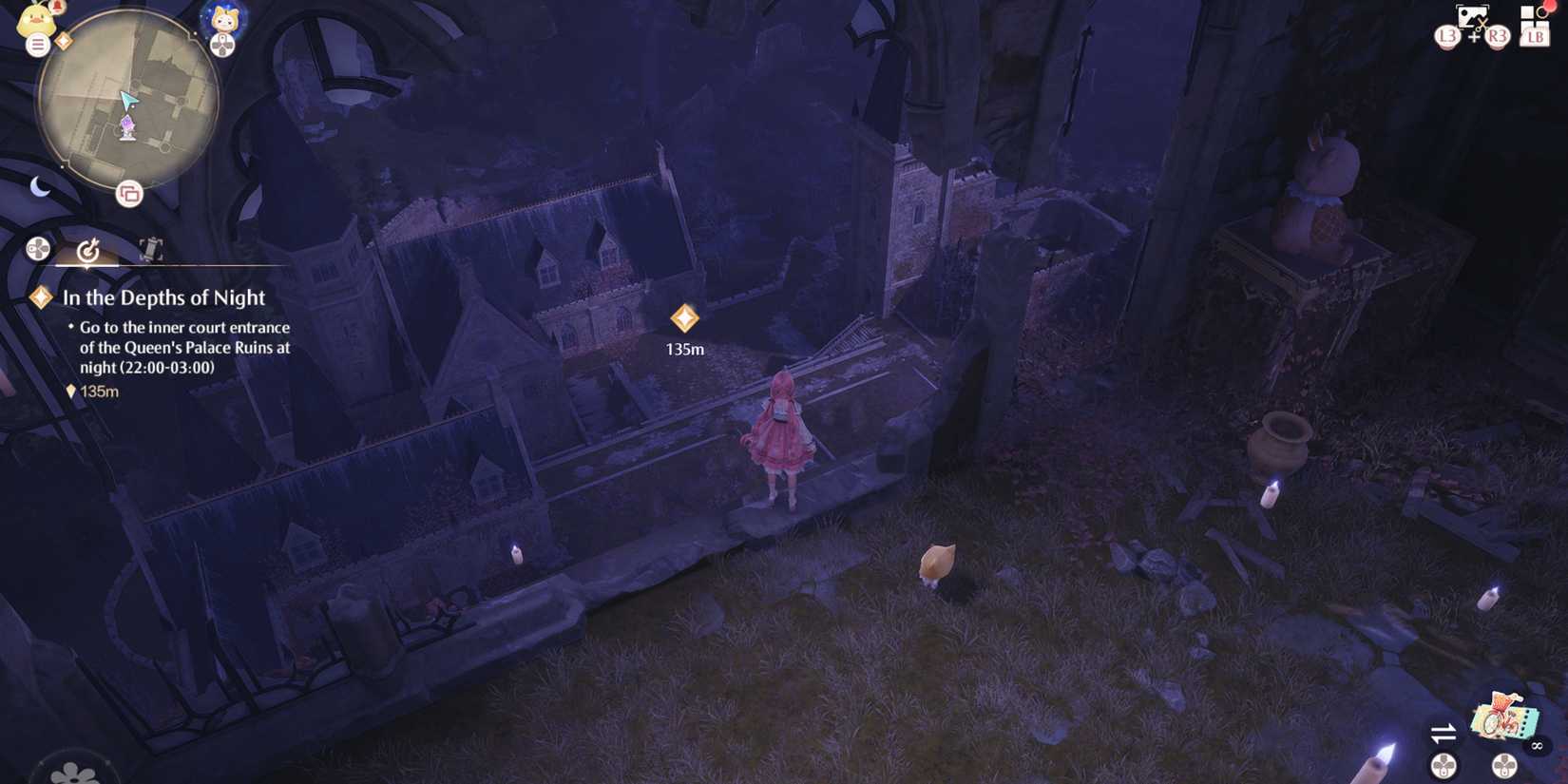
Task: Click the cat avatar beside the minimap
Action: click(x=222, y=20)
